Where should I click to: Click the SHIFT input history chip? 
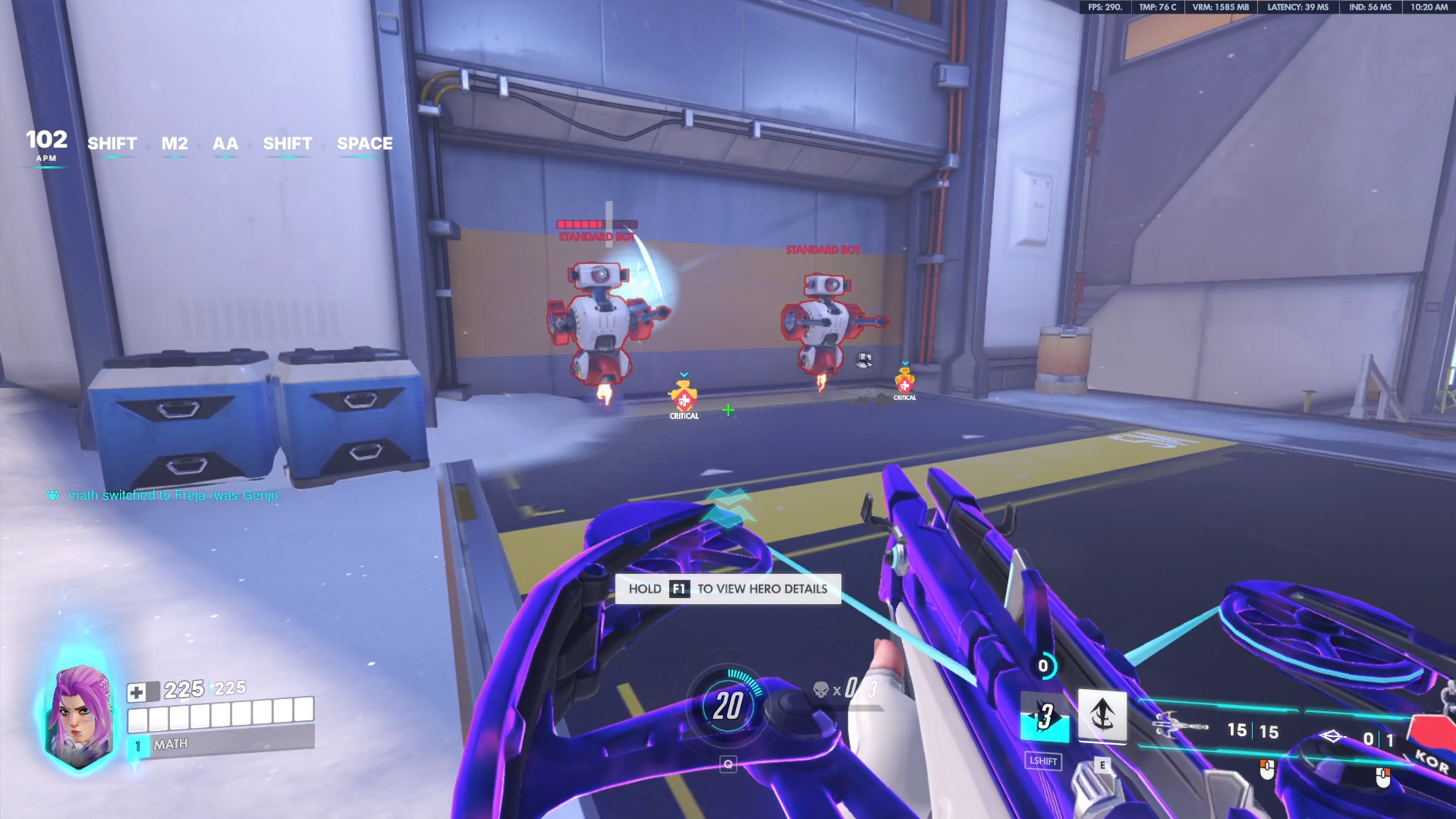click(112, 143)
